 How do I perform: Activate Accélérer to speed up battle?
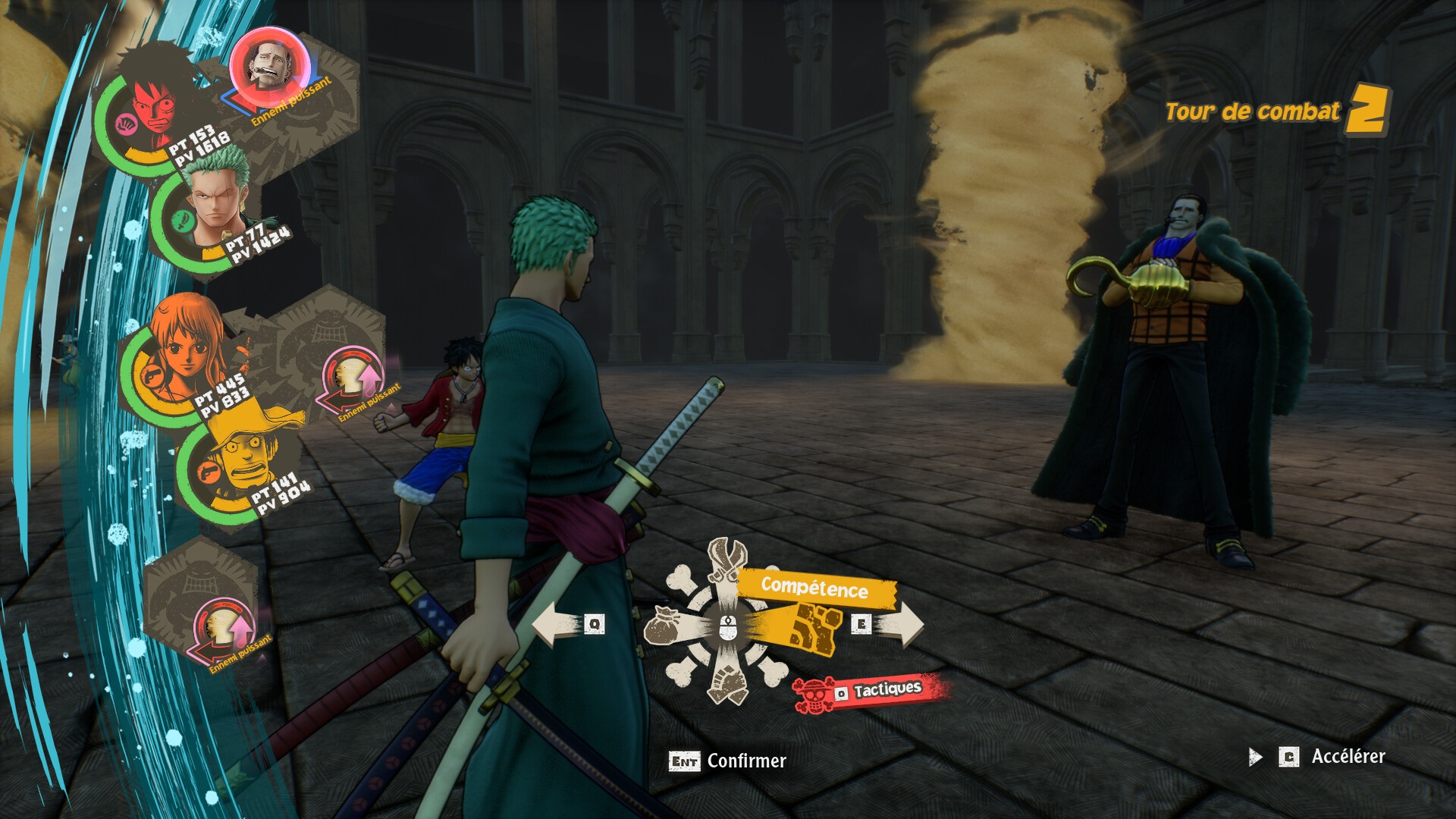point(1332,756)
